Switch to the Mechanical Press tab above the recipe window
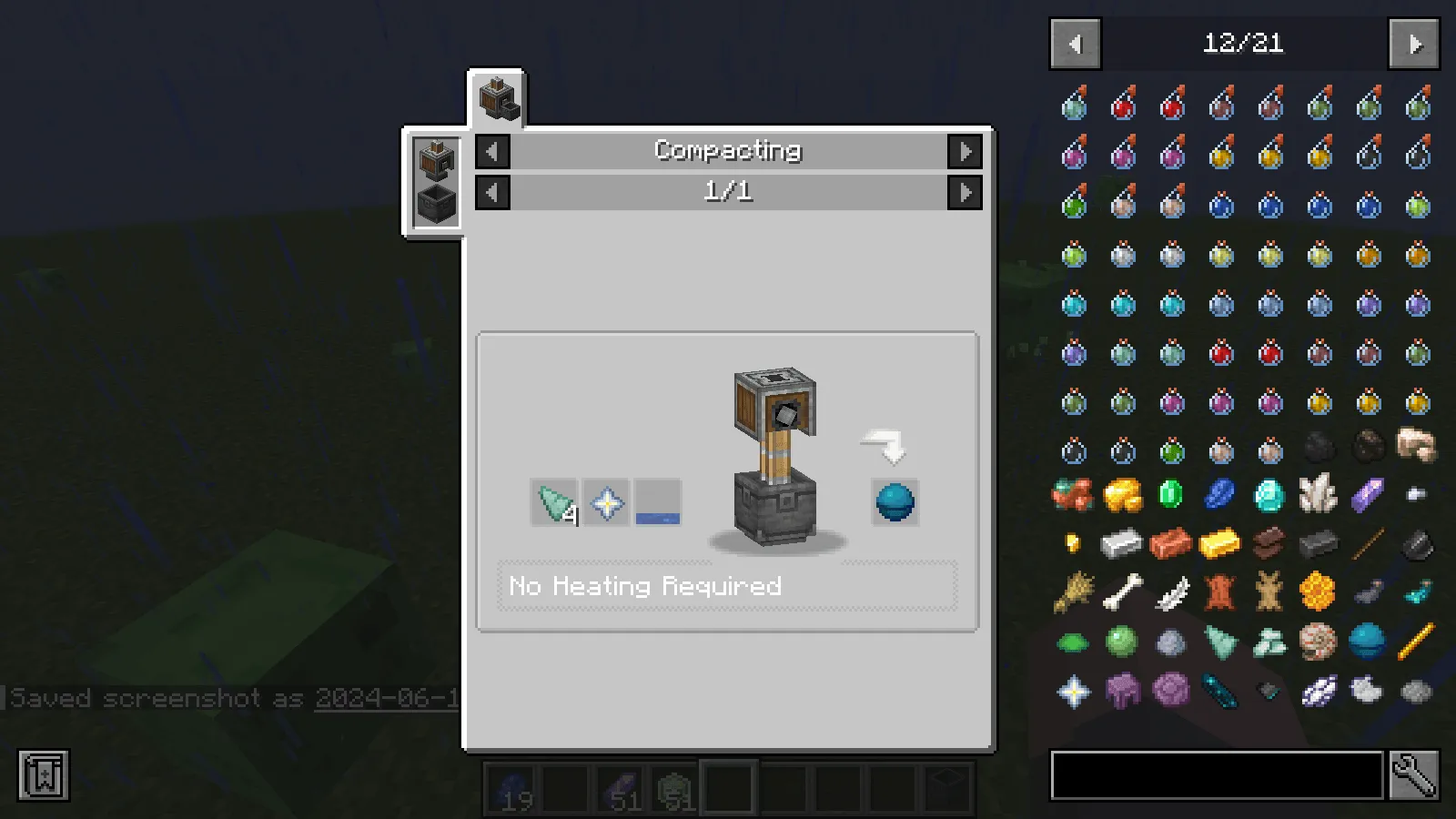Viewport: 1456px width, 819px height. (500, 98)
